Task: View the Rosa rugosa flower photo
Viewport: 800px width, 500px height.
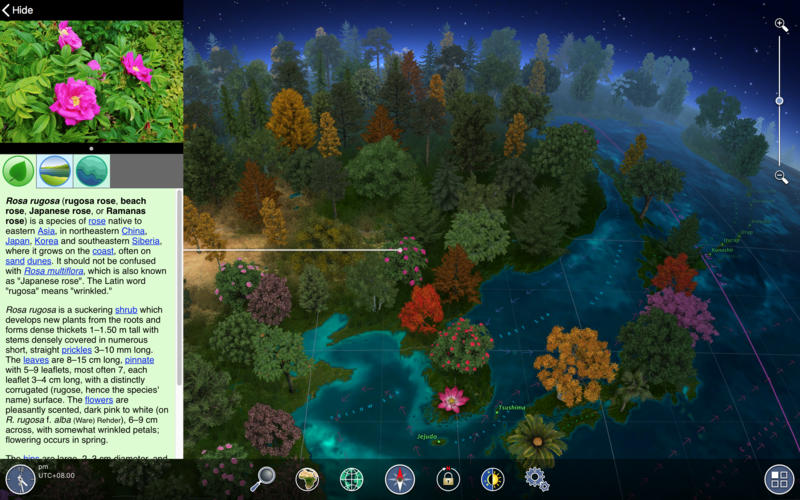Action: 91,80
